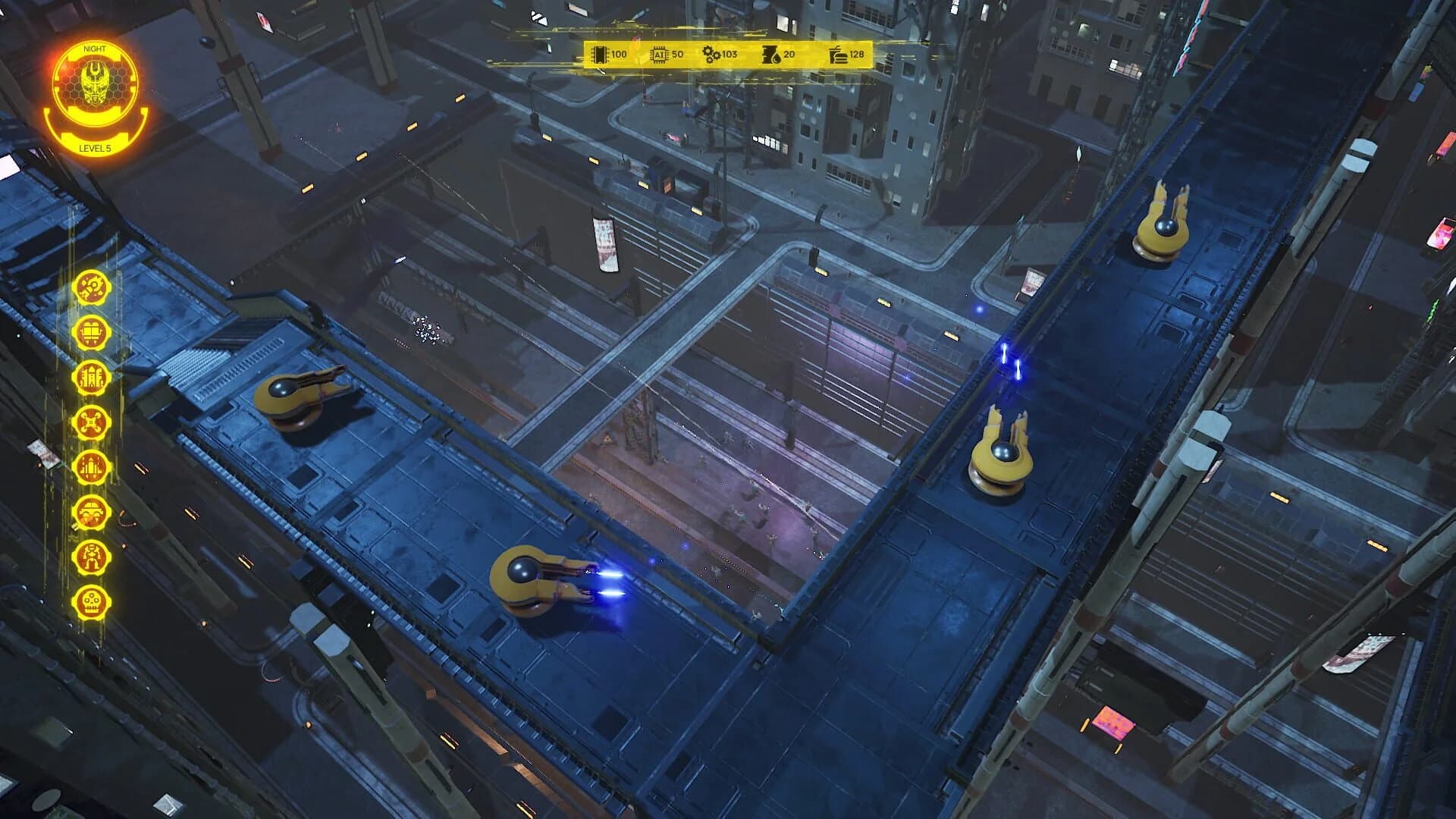The image size is (1456, 819).
Task: Select the turret on the upper right bridge
Action: 1160,227
